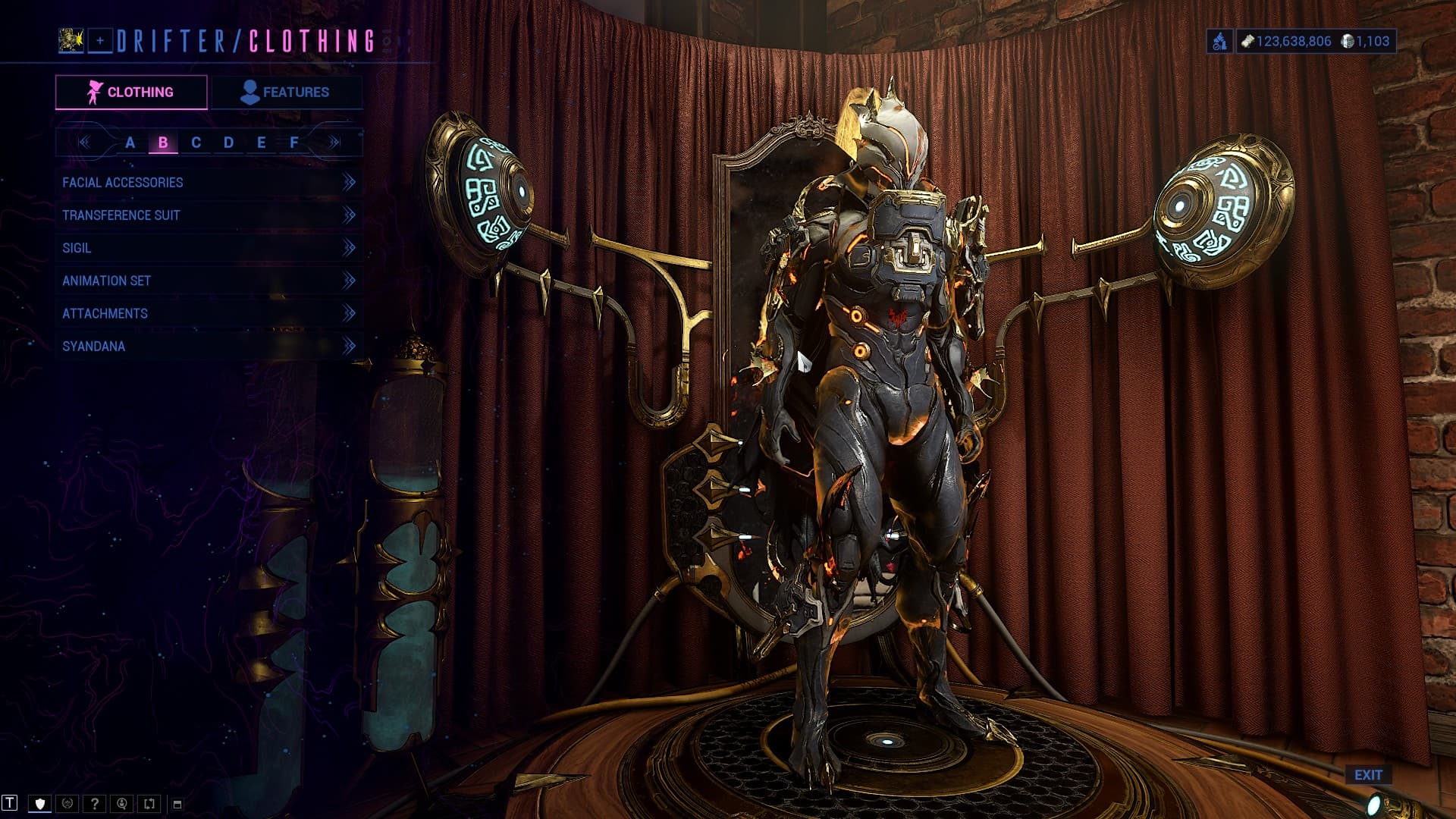Click the previous config double-arrow

pyautogui.click(x=84, y=143)
